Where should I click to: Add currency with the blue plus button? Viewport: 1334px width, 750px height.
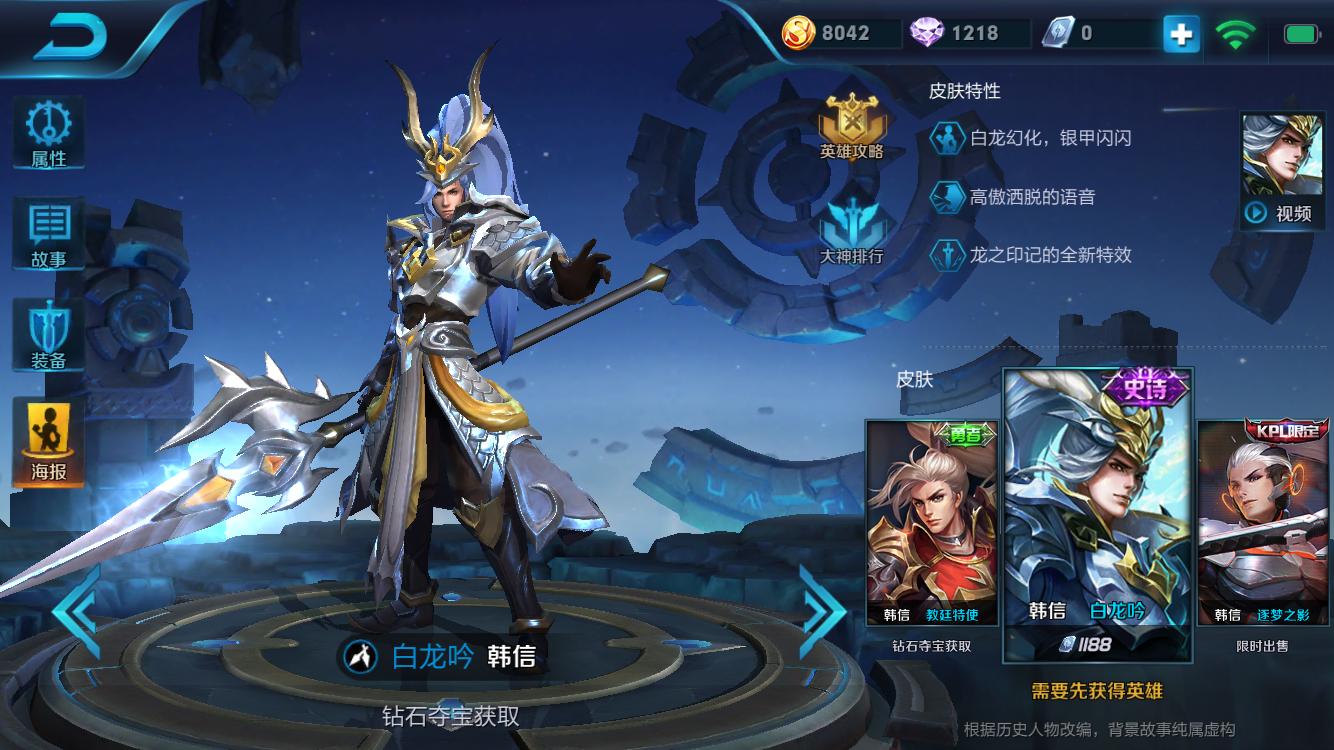1181,35
